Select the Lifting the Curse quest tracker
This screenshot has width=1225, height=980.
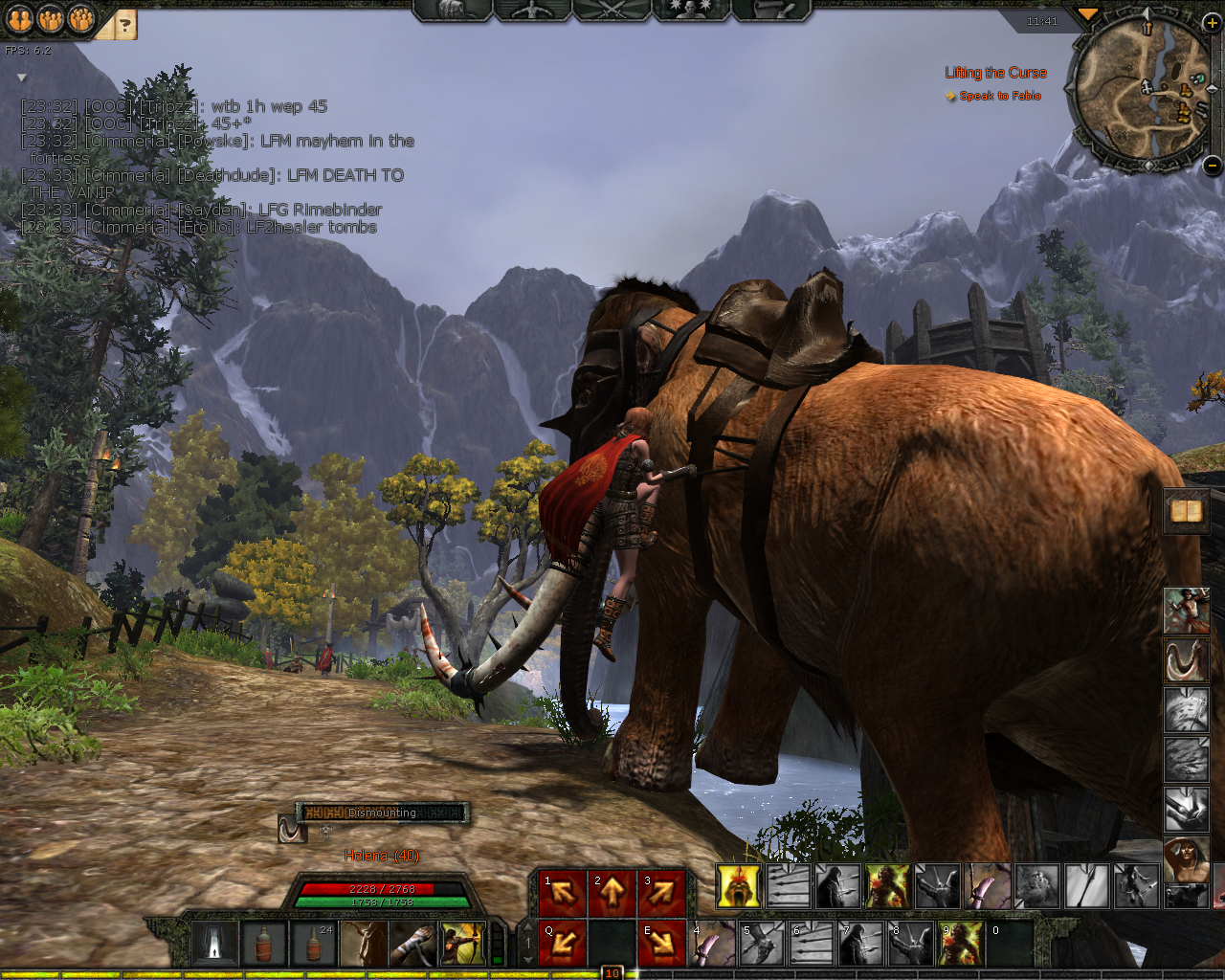click(995, 73)
